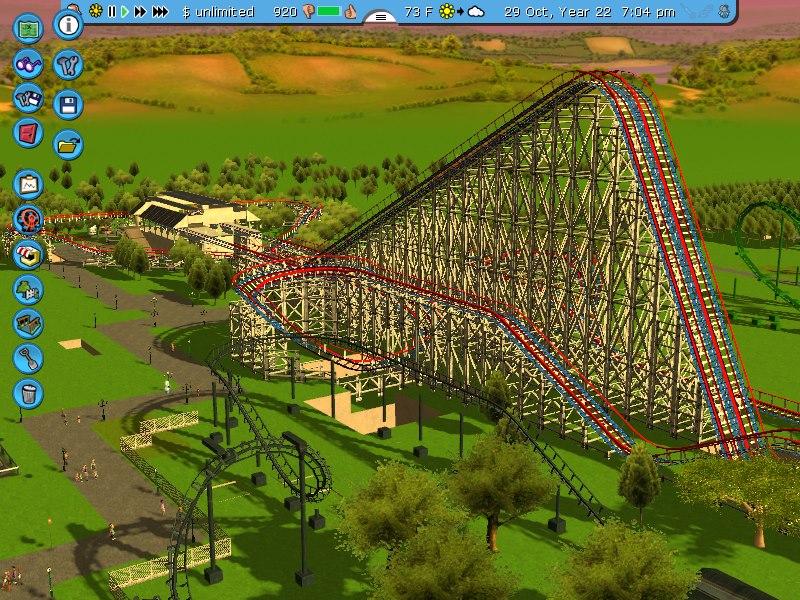This screenshot has width=800, height=600.
Task: Click the red exit door button
Action: coord(29,131)
